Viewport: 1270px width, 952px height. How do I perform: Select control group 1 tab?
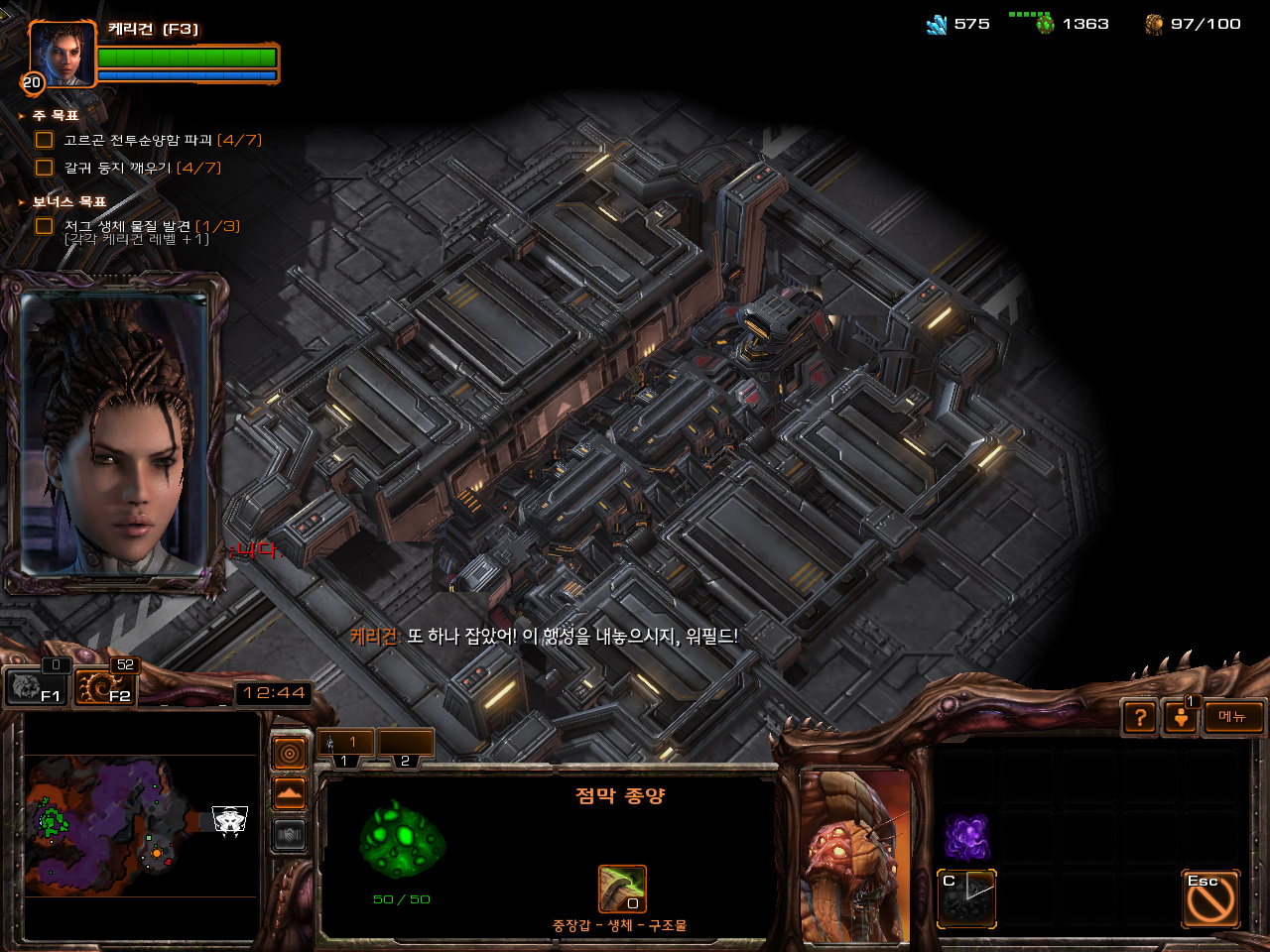click(x=345, y=745)
